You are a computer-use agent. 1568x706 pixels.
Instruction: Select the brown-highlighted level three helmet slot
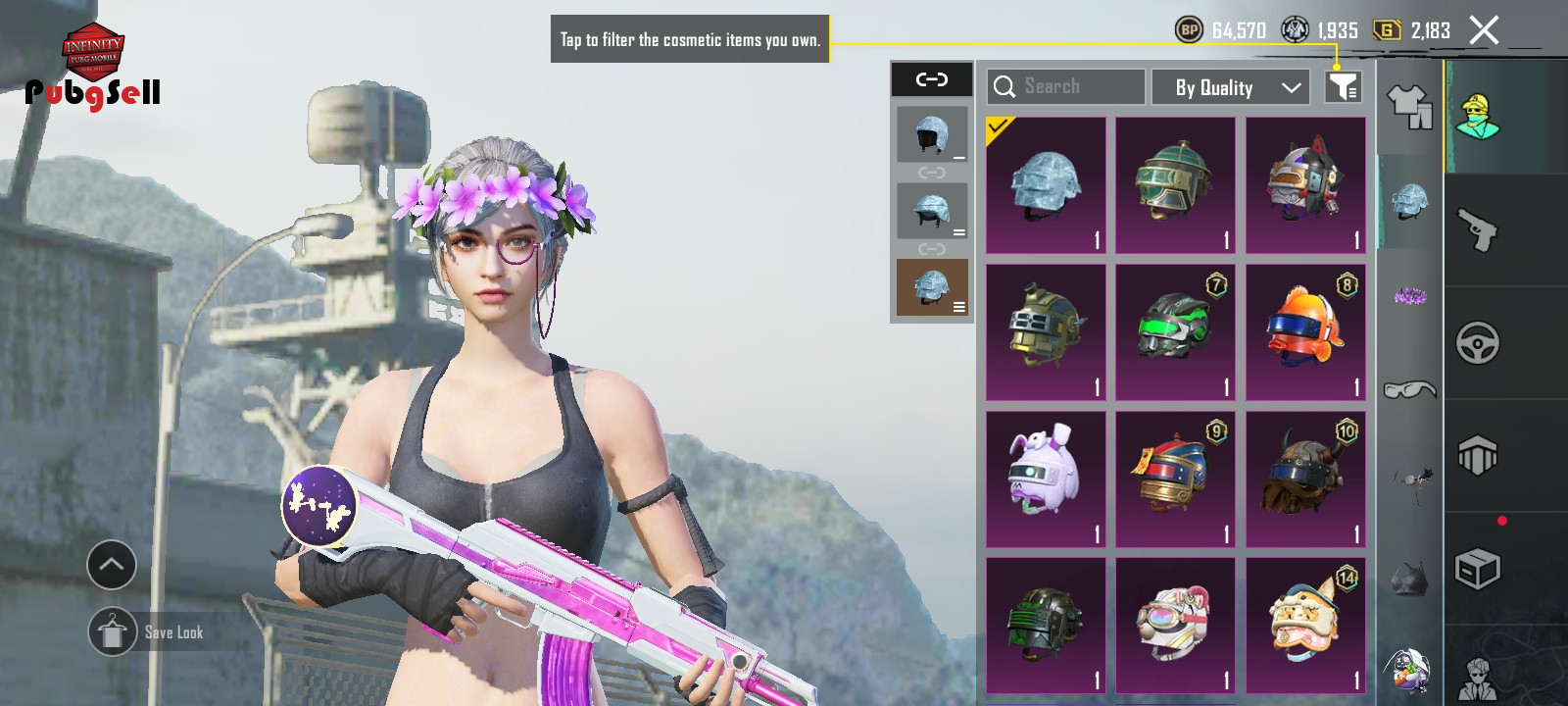tap(932, 287)
